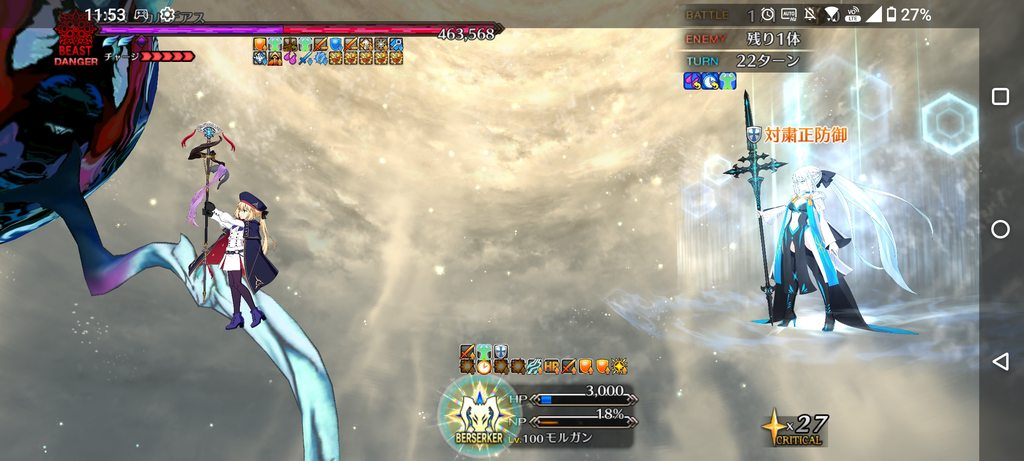Tap the Android home circle button

point(1000,229)
